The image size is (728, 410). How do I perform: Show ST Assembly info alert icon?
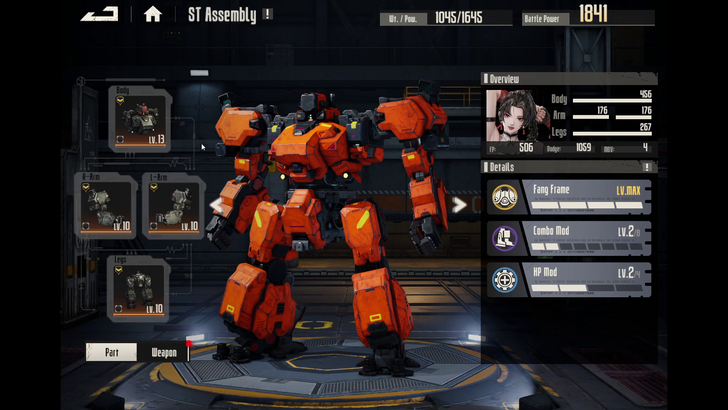click(x=268, y=15)
